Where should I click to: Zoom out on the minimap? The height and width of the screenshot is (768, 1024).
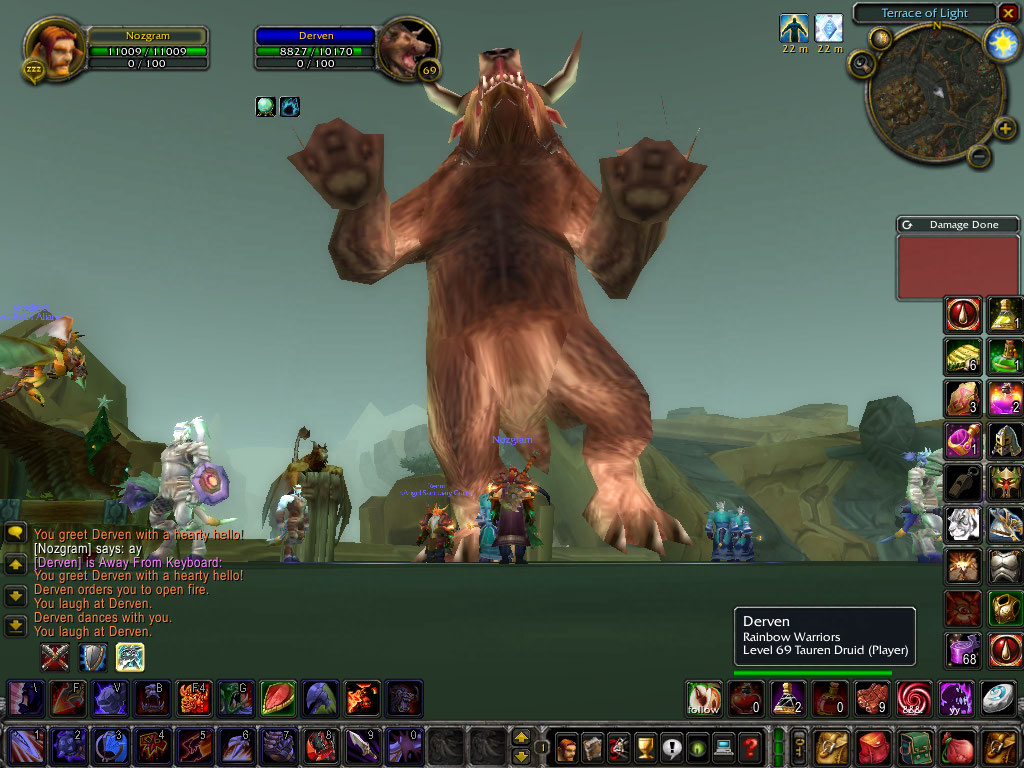980,156
